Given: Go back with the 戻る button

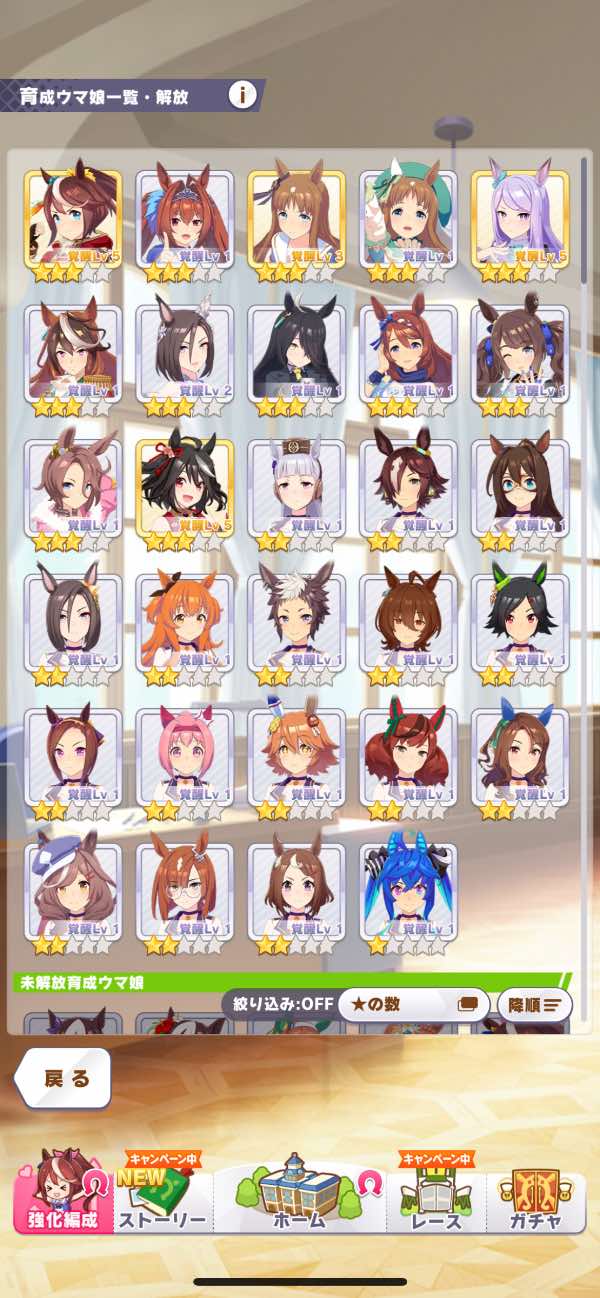Looking at the screenshot, I should 64,1077.
